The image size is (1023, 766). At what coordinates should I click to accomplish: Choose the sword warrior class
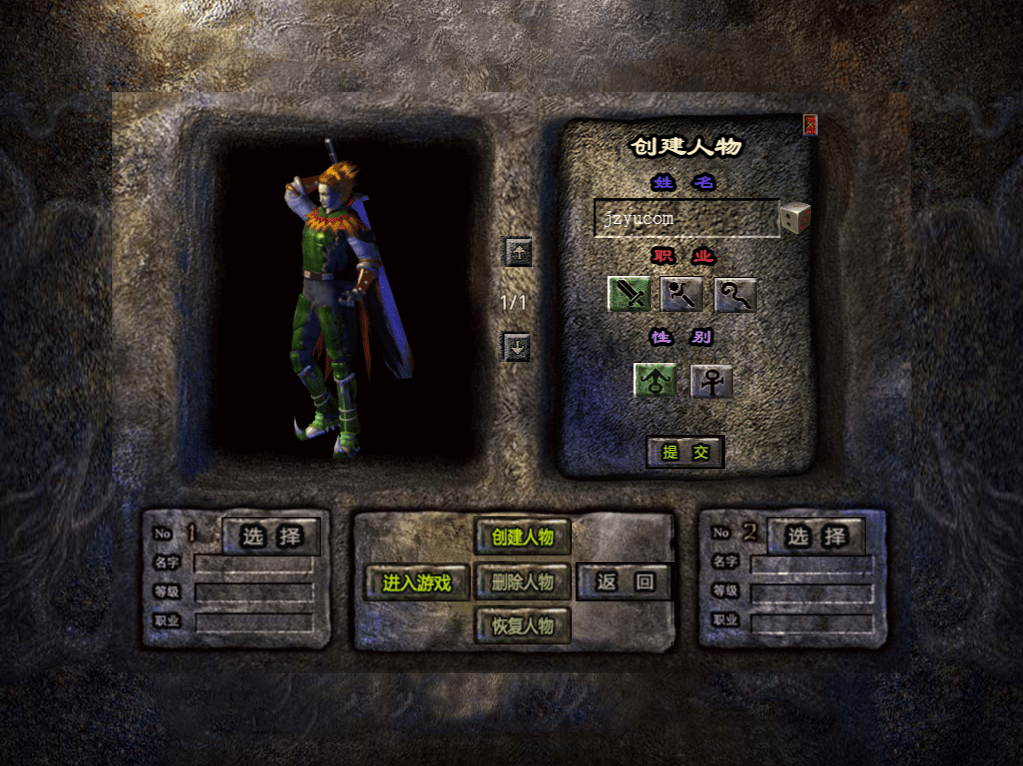630,294
